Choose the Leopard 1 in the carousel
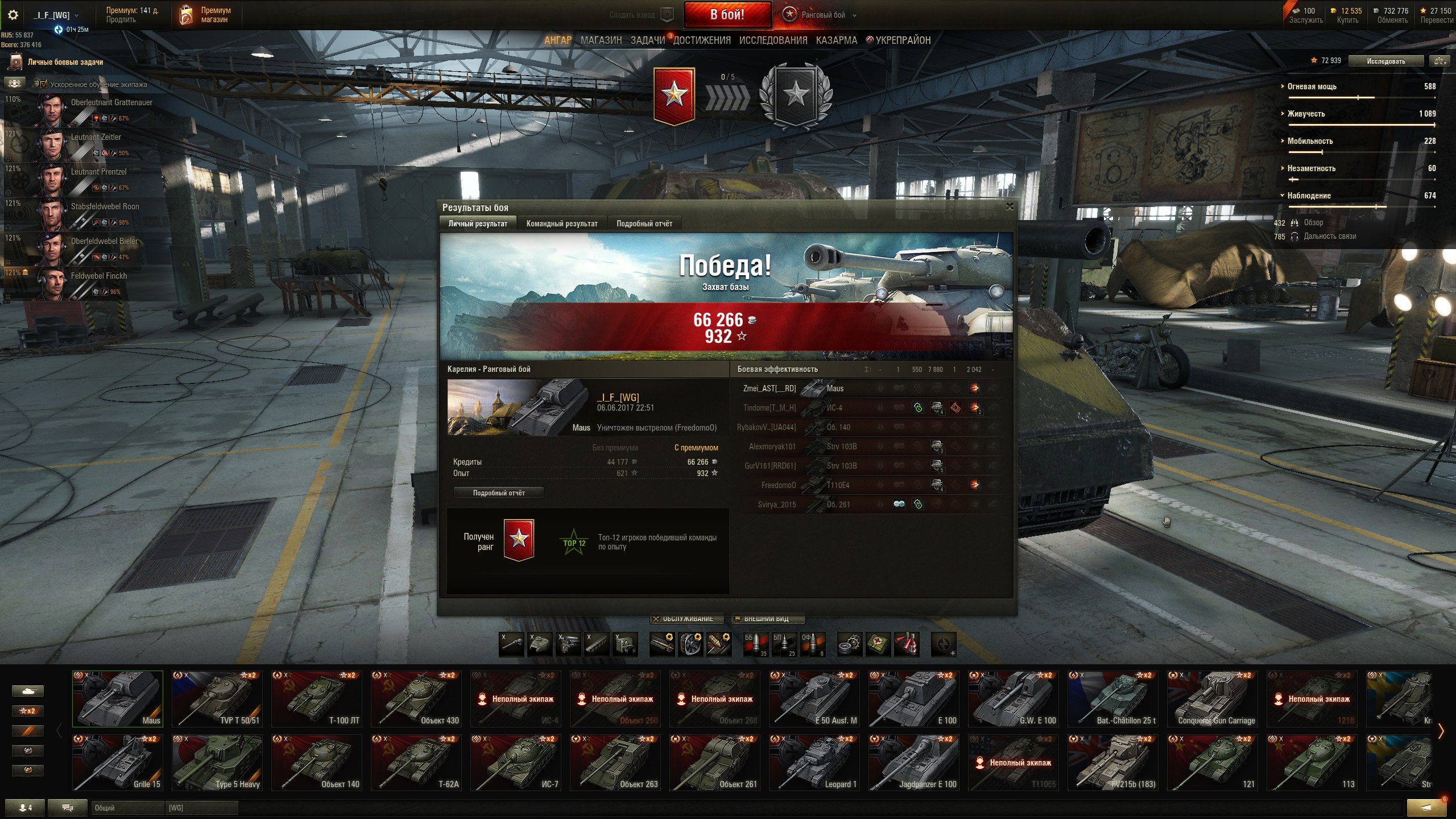The height and width of the screenshot is (819, 1456). click(814, 762)
